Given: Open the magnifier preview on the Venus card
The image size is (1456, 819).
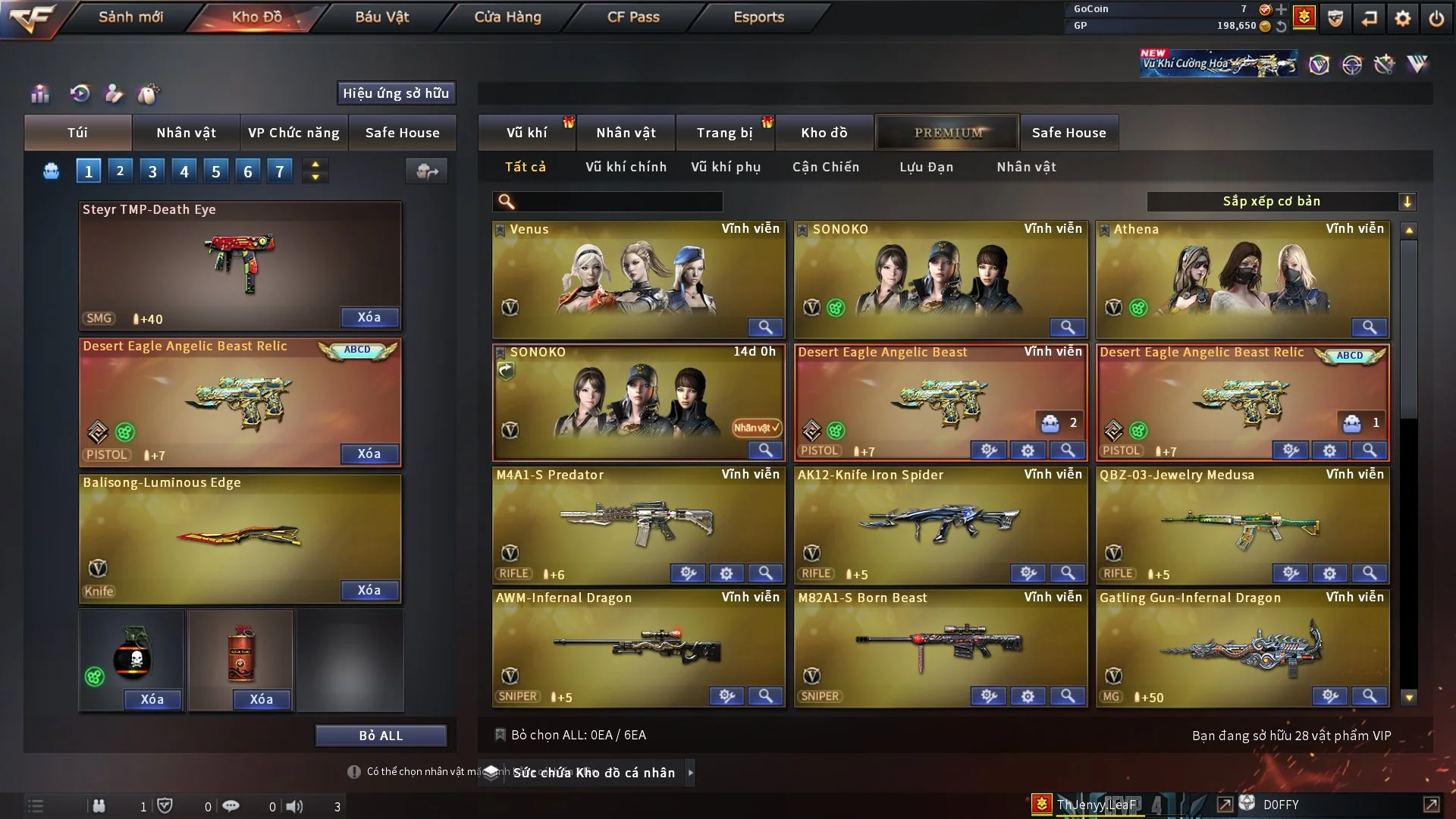Looking at the screenshot, I should click(765, 328).
